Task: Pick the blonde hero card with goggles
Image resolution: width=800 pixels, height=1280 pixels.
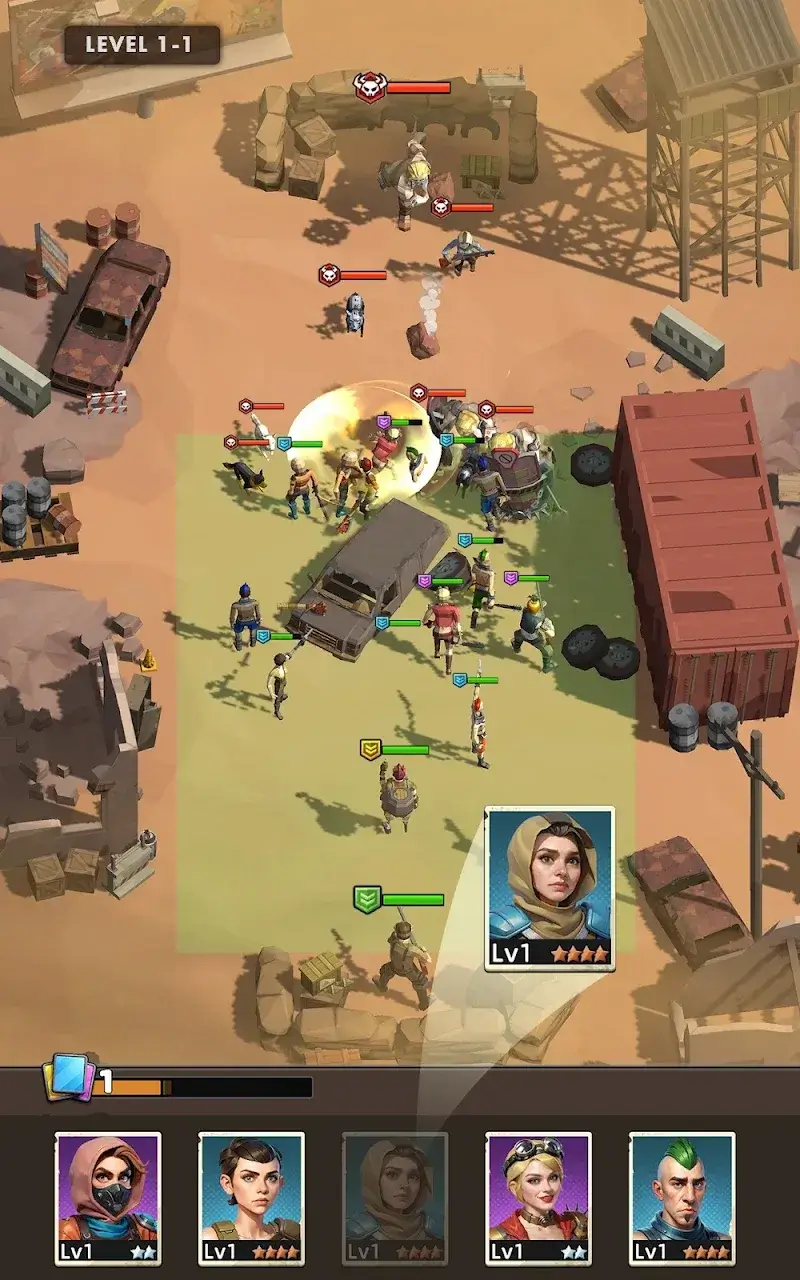Action: click(538, 1197)
